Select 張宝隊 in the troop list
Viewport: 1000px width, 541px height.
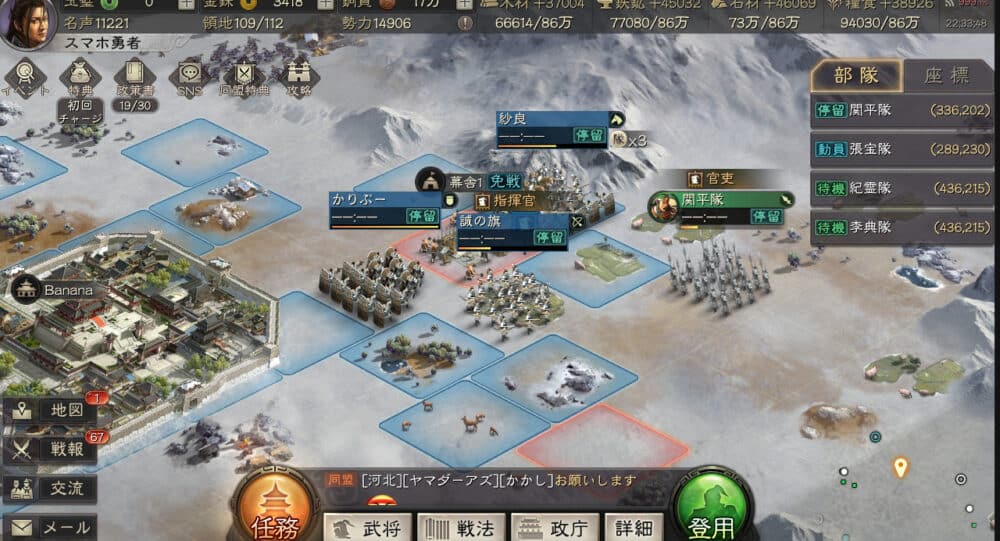pos(902,148)
